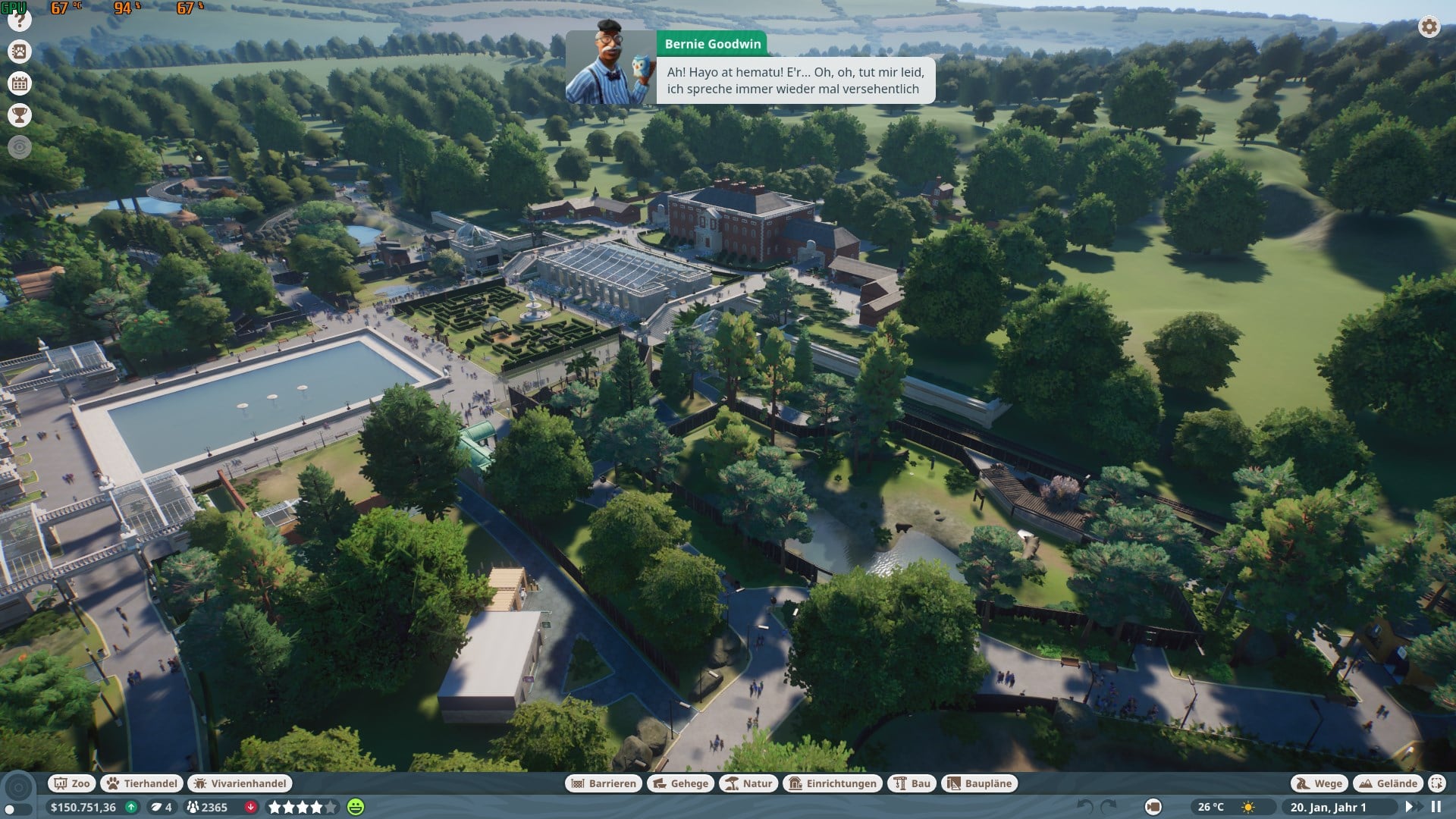Image resolution: width=1456 pixels, height=819 pixels.
Task: Increase game speed with fast-forward arrows
Action: pos(1412,807)
